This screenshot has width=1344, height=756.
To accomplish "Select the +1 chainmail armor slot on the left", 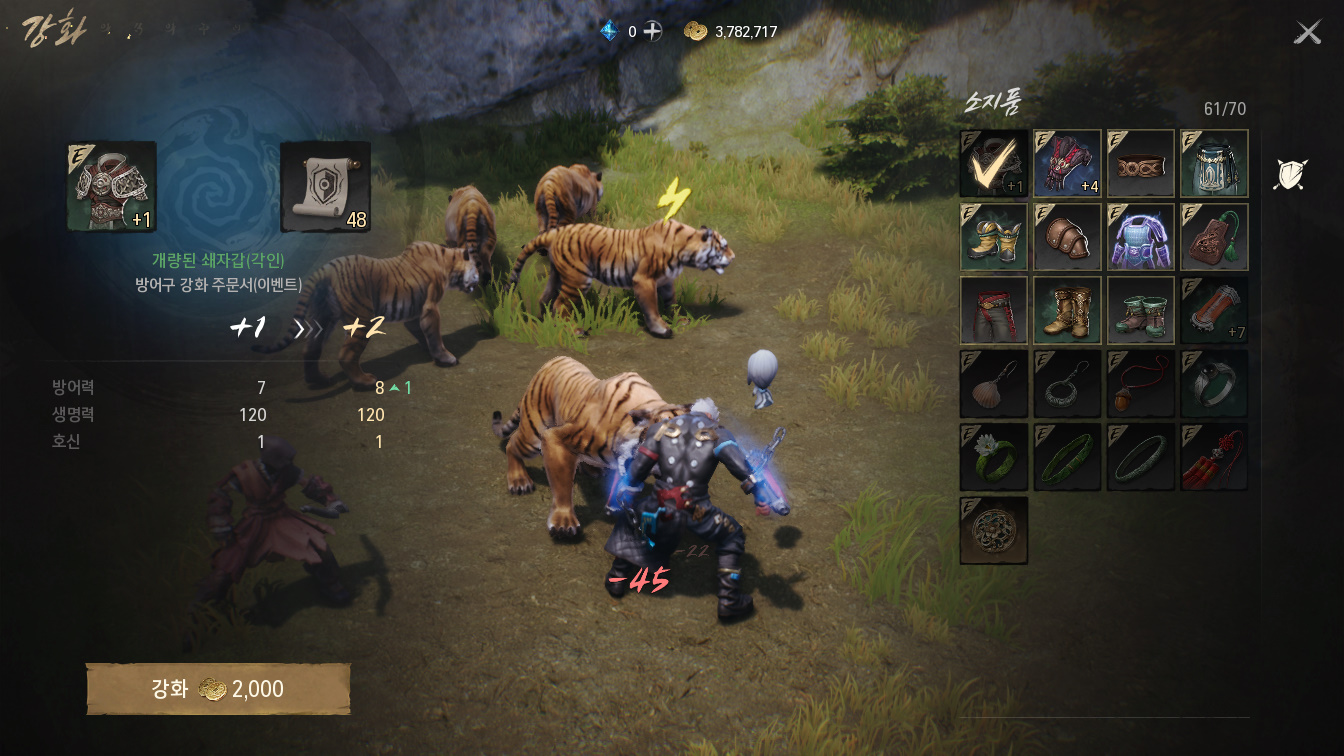I will click(112, 187).
